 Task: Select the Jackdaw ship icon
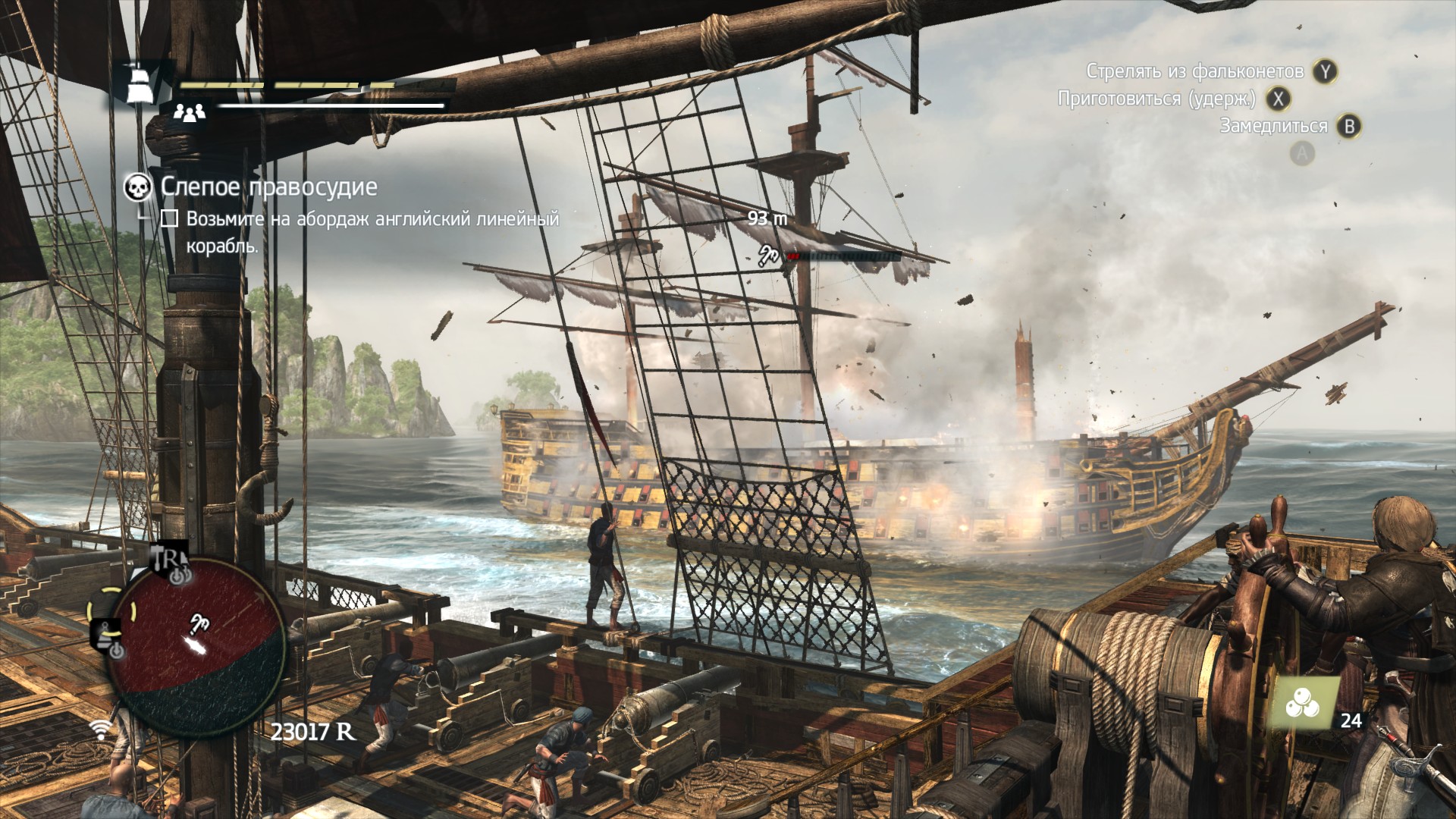pyautogui.click(x=139, y=83)
